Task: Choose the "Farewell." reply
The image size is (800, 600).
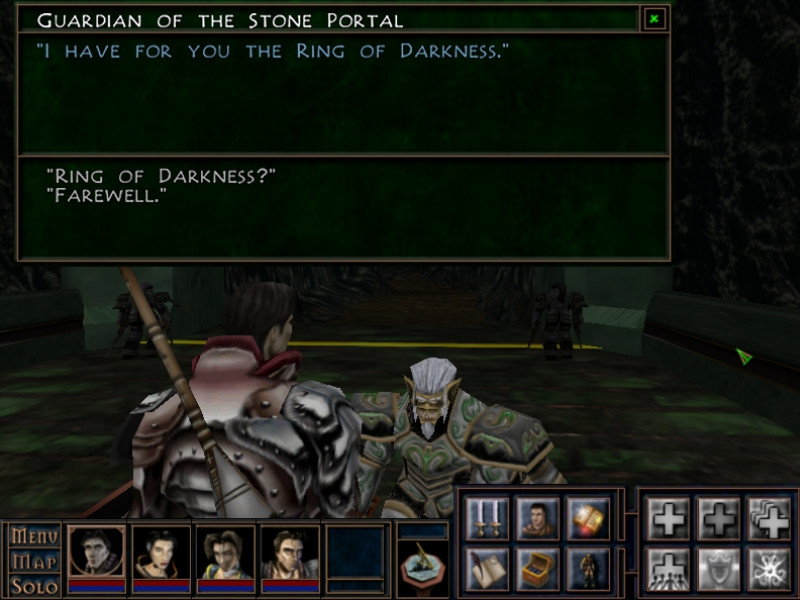Action: coord(106,196)
